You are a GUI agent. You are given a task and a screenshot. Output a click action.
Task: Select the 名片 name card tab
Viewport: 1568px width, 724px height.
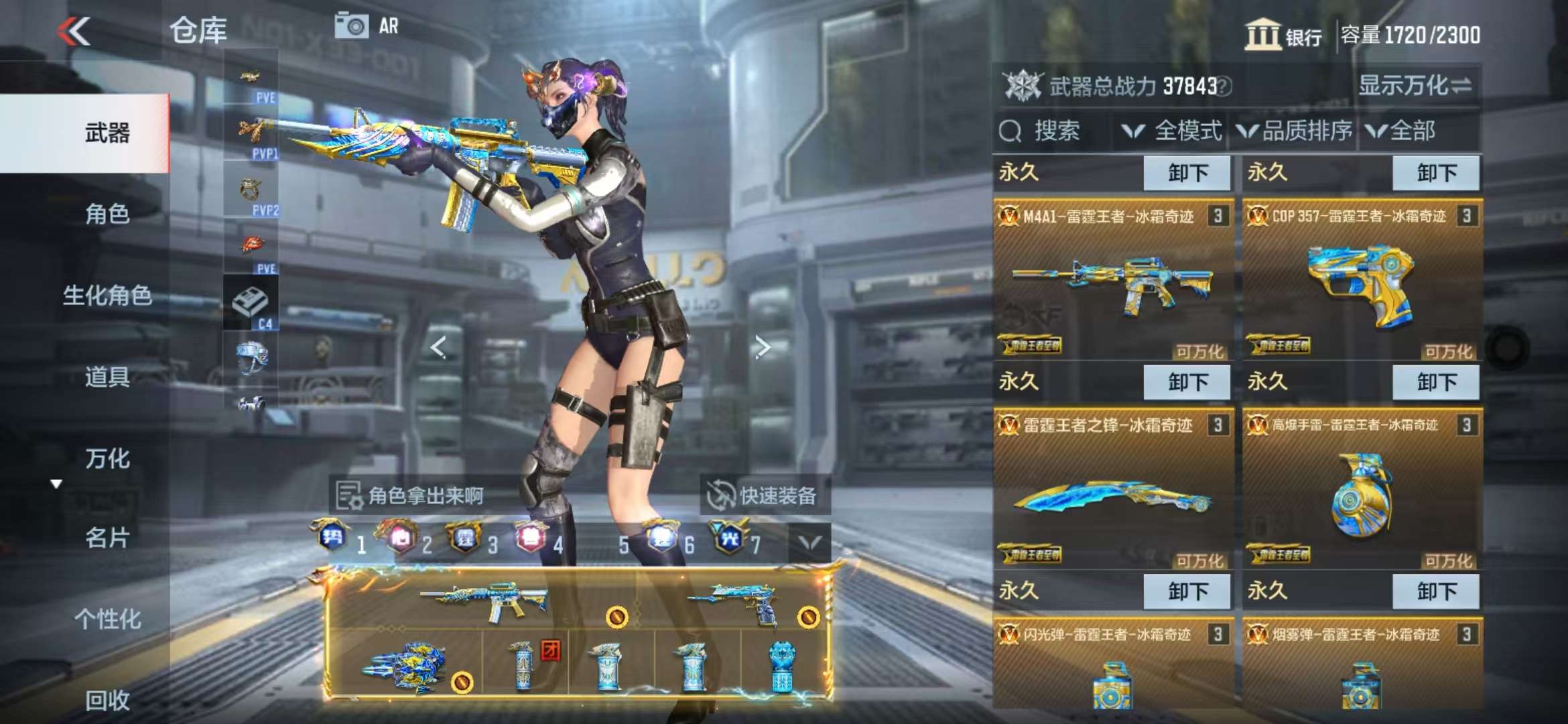pyautogui.click(x=107, y=538)
